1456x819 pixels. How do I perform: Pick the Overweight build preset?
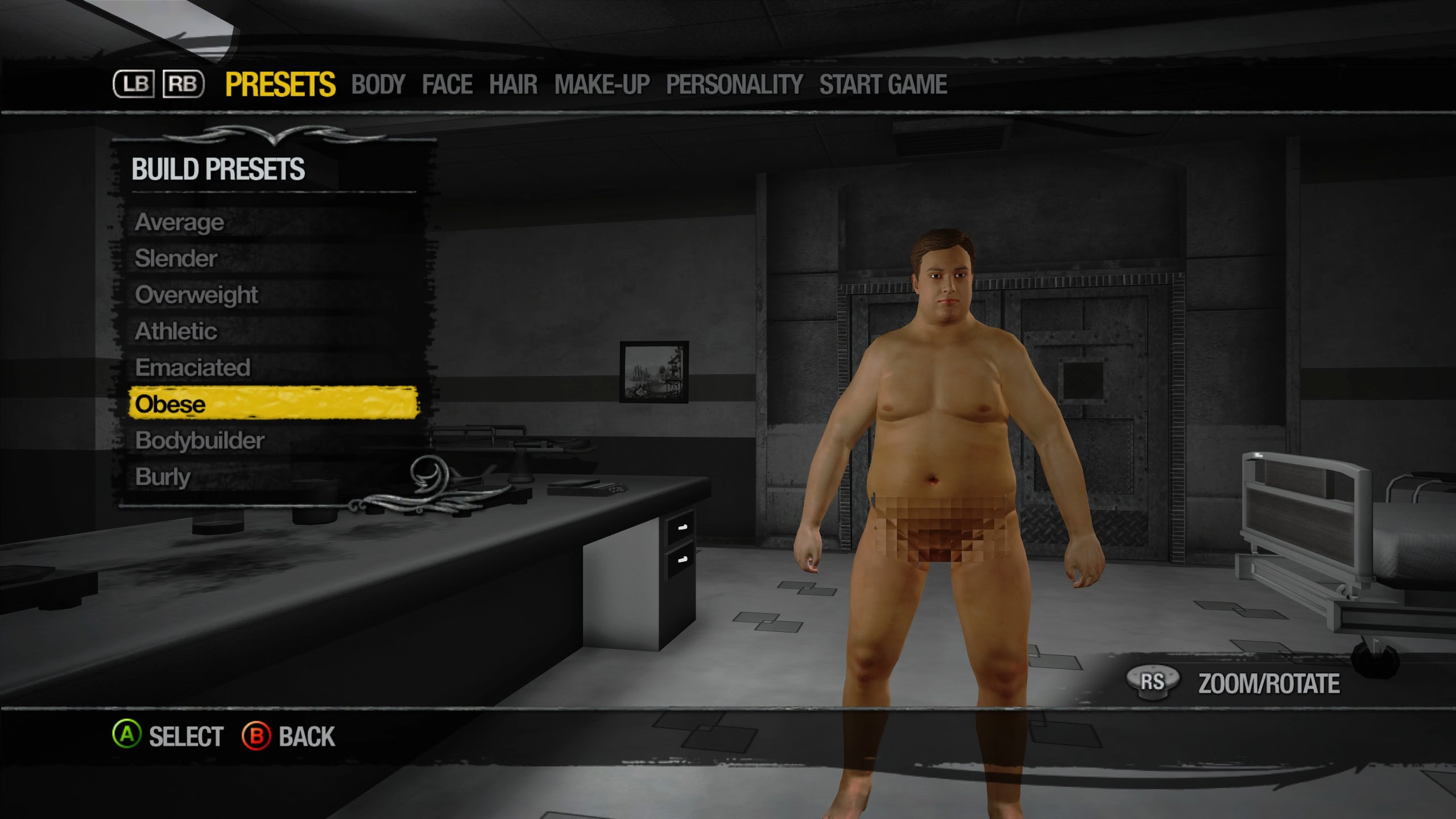197,295
